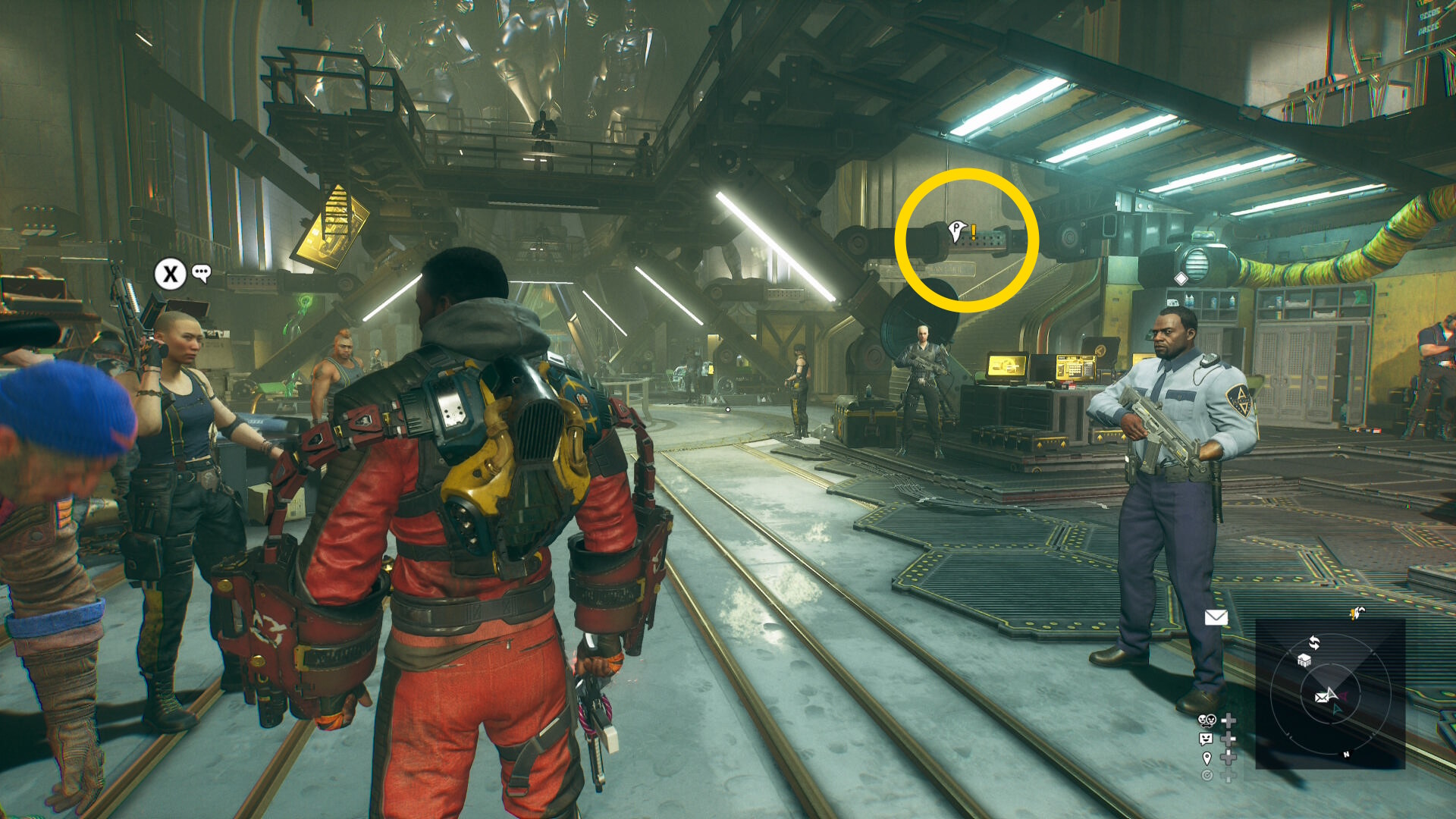The image size is (1456, 819).
Task: Click the speech bubble talk icon
Action: [x=201, y=273]
